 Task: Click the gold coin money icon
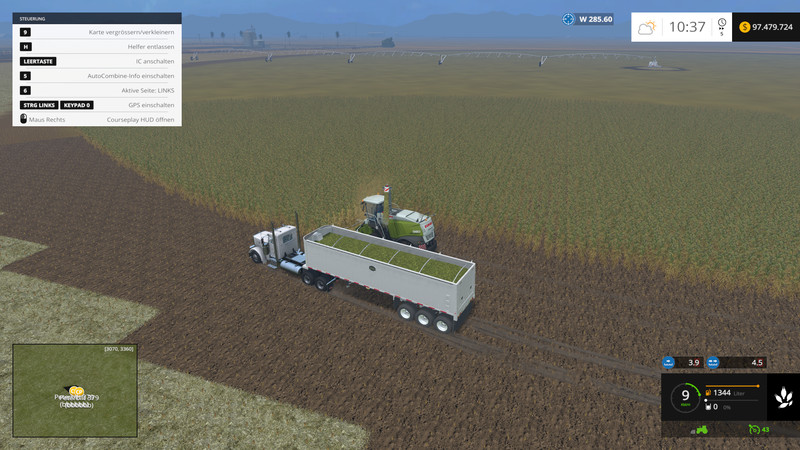(x=744, y=27)
